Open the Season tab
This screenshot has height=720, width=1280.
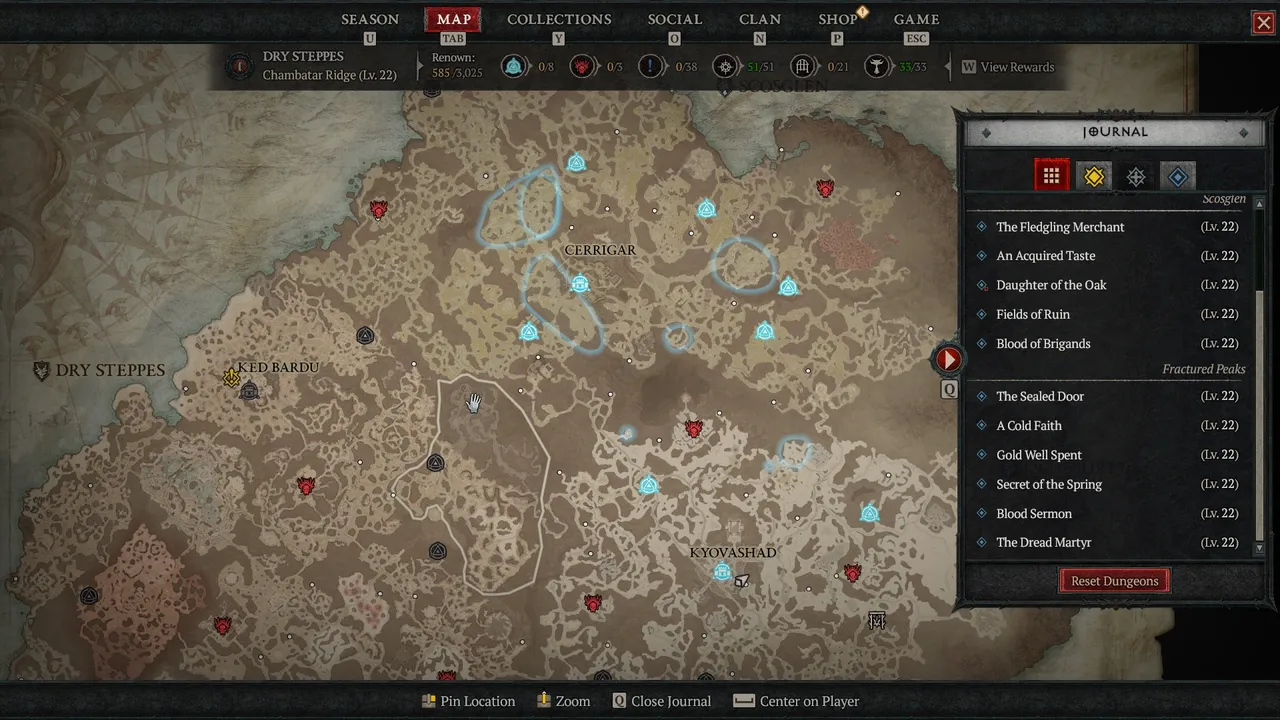pyautogui.click(x=370, y=19)
